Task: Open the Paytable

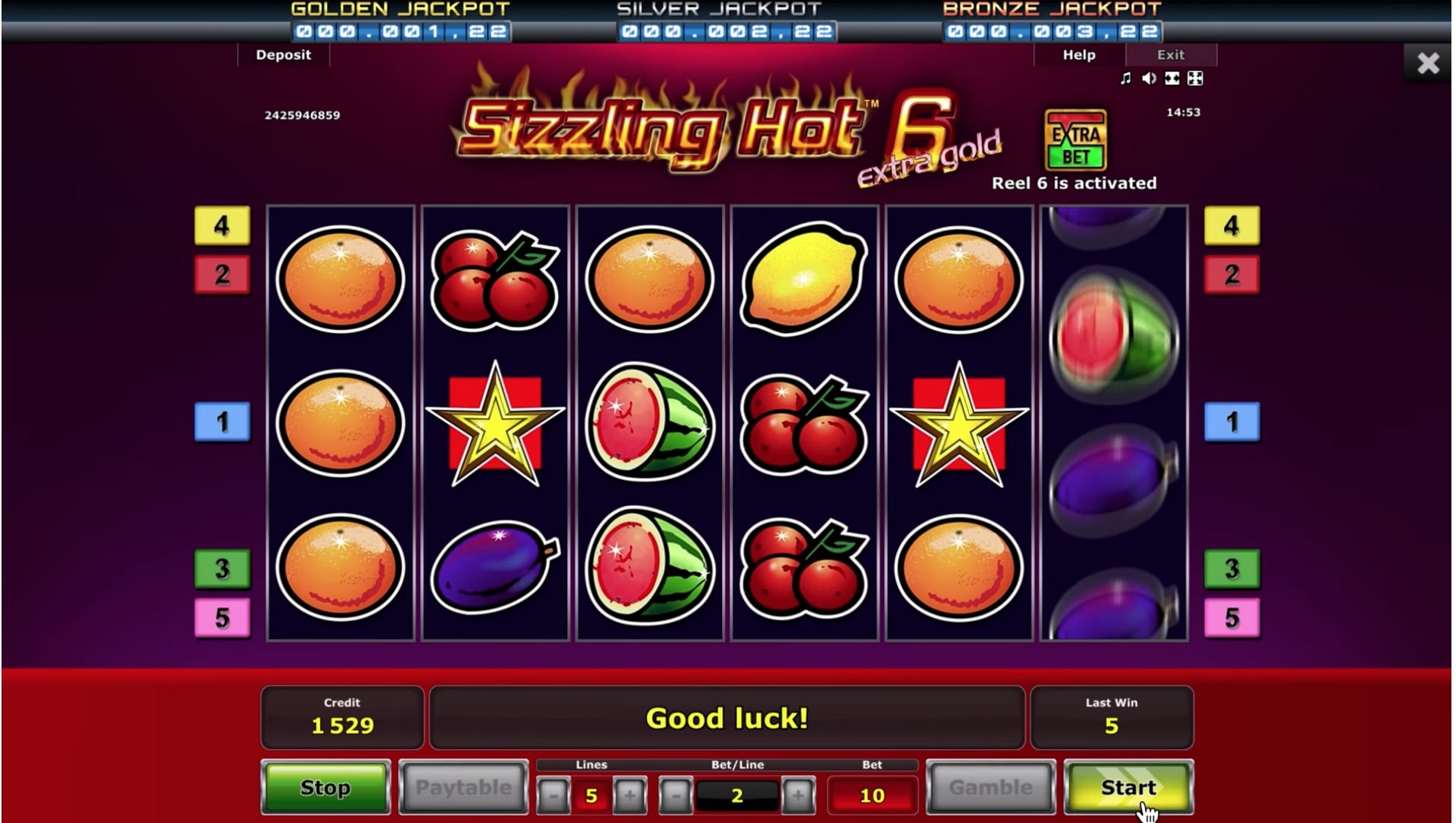Action: click(463, 787)
